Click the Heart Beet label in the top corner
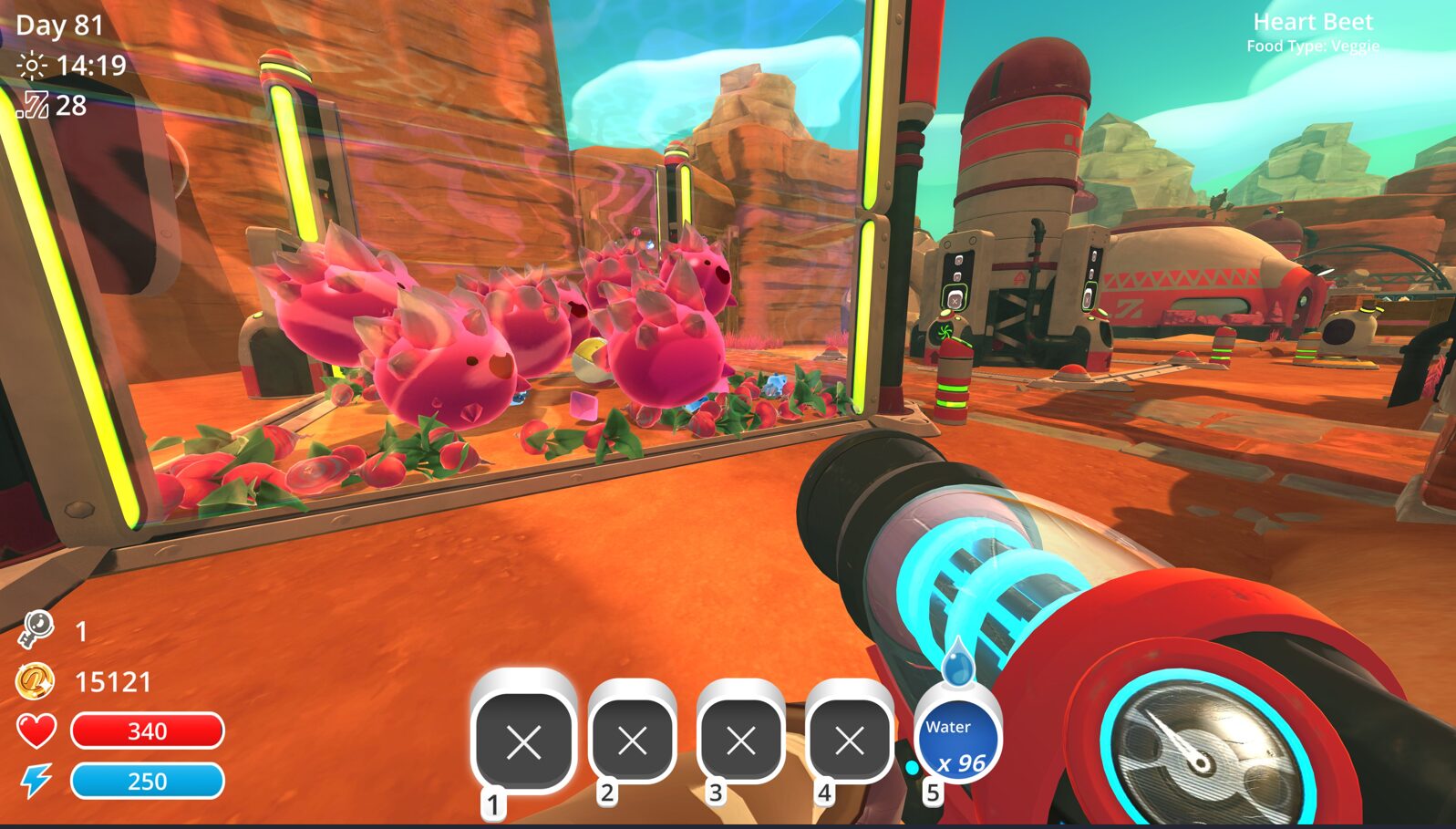The width and height of the screenshot is (1456, 829). pyautogui.click(x=1312, y=21)
